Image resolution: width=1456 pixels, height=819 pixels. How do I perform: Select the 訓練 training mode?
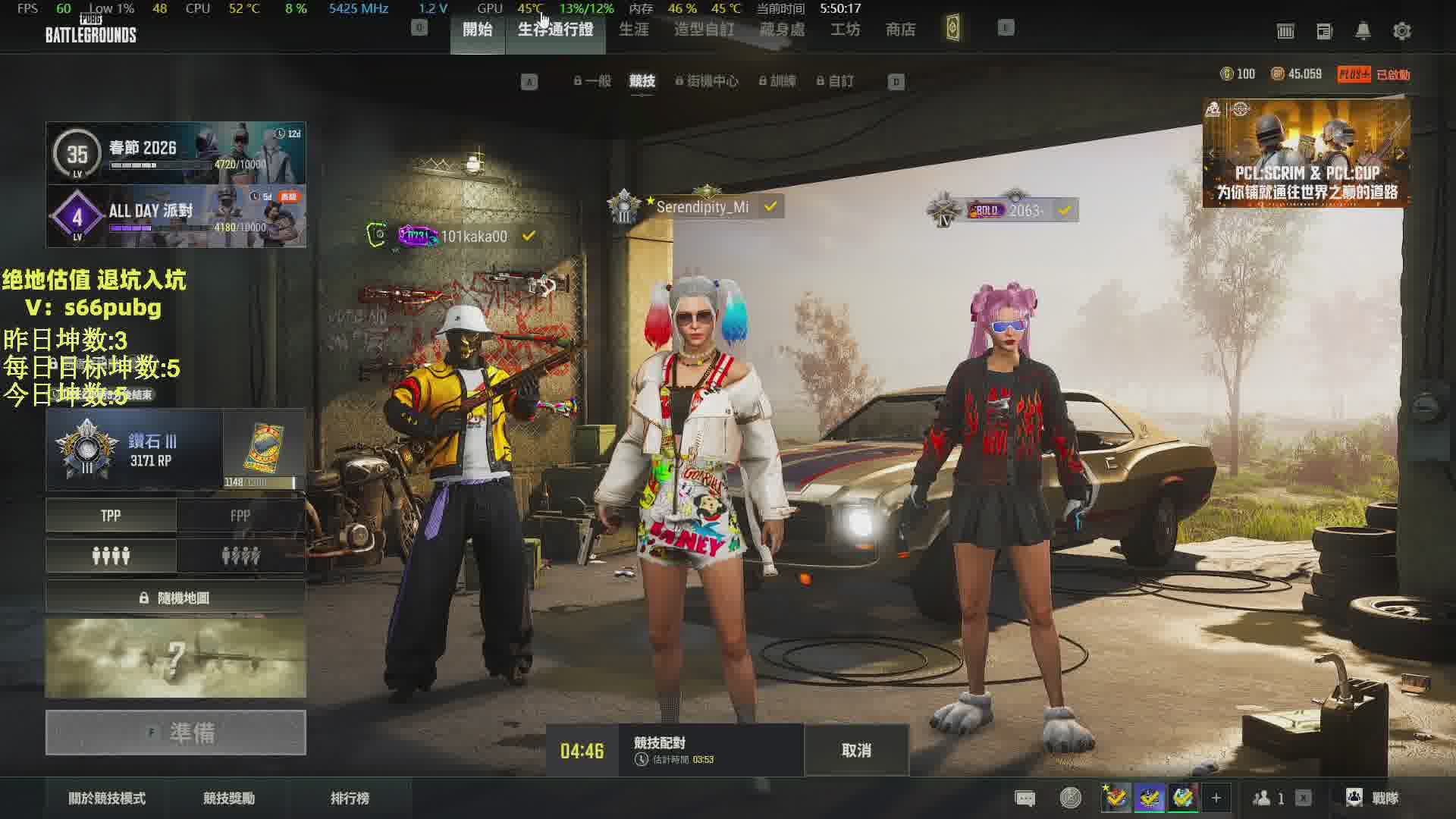(x=779, y=81)
